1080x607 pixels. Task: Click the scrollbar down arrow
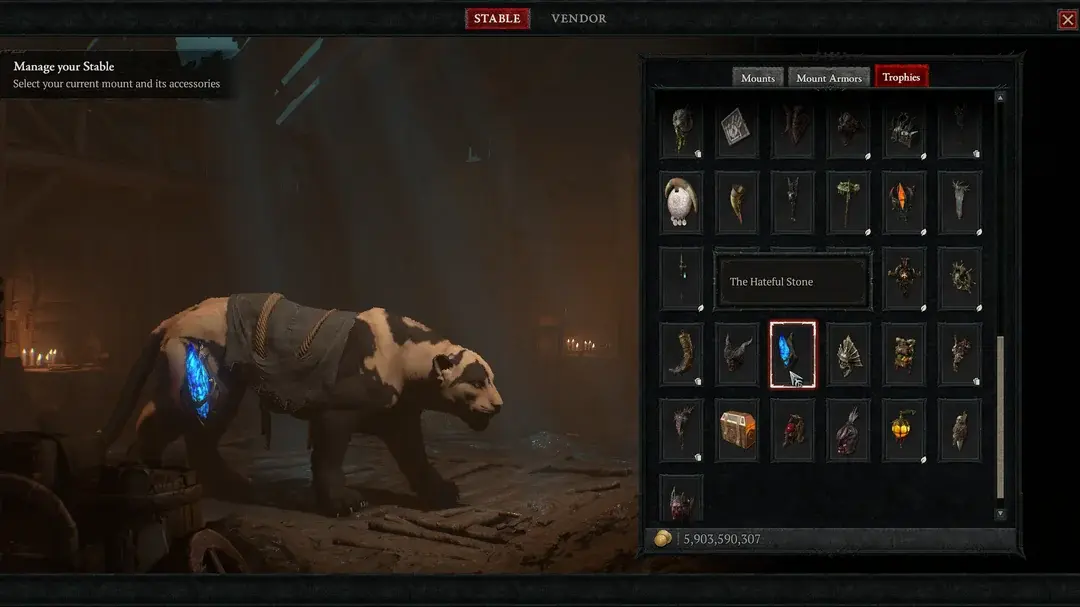click(1000, 514)
